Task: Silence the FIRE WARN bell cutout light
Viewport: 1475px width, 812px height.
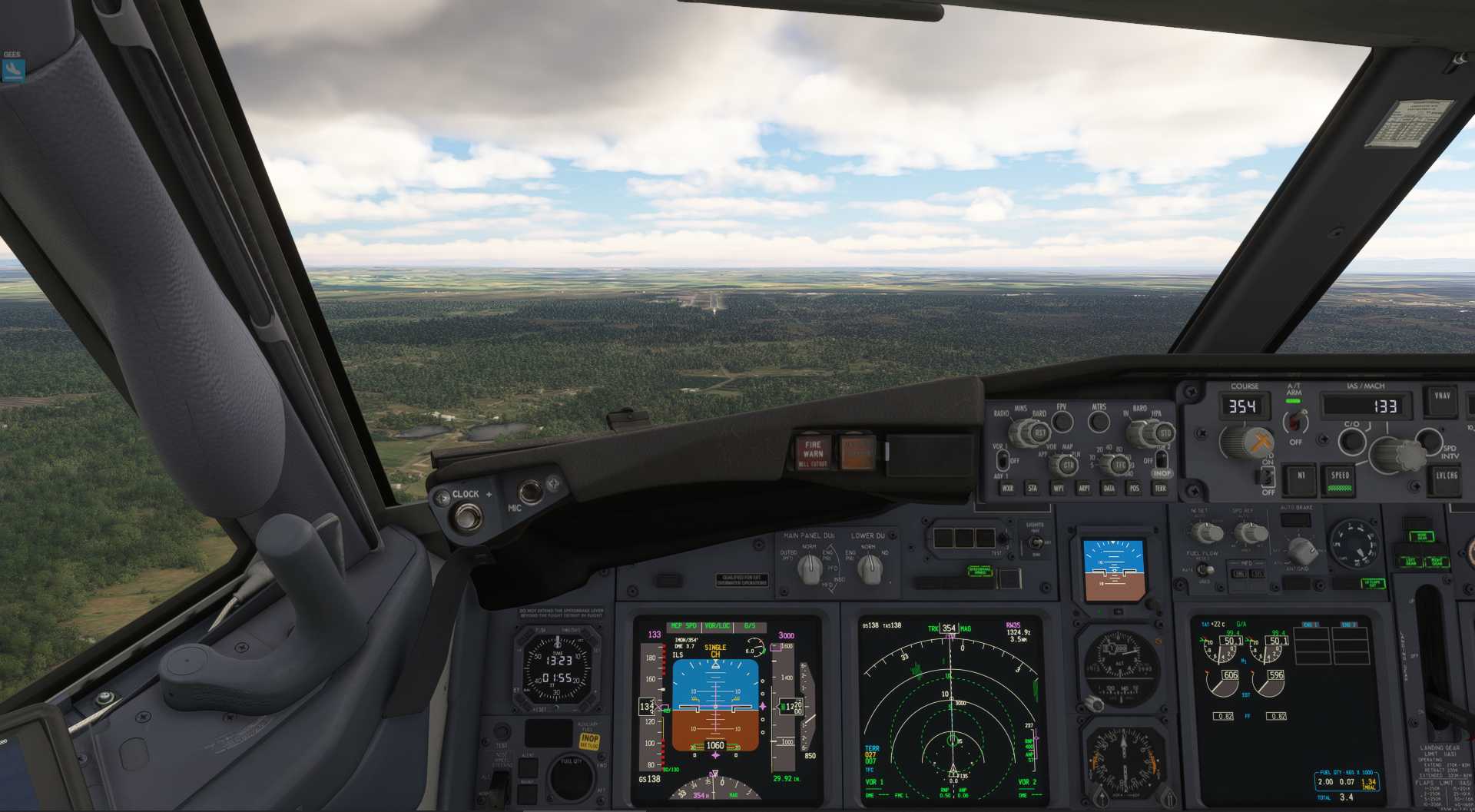Action: point(813,453)
